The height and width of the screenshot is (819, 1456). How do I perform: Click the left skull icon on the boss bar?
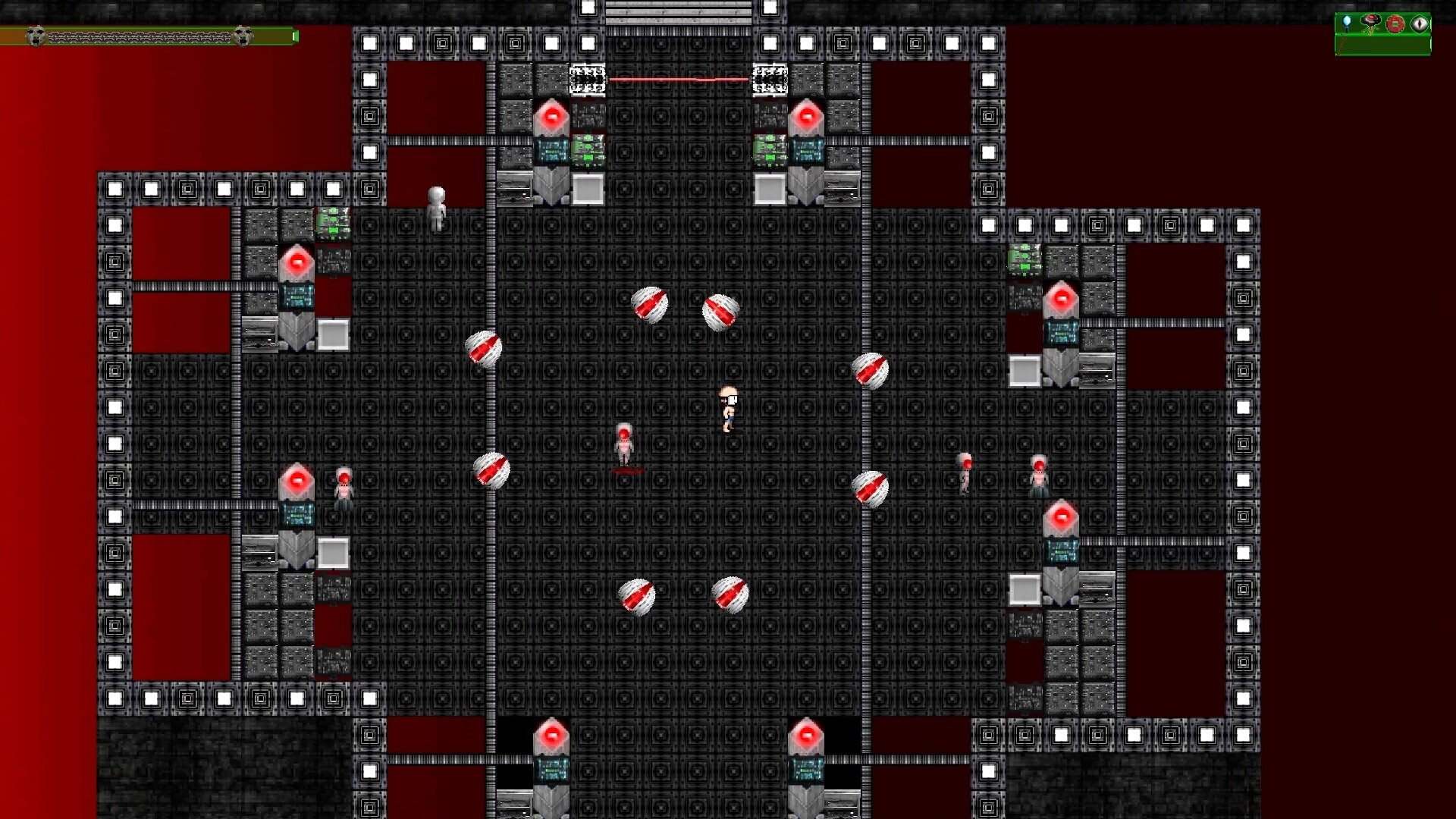35,36
